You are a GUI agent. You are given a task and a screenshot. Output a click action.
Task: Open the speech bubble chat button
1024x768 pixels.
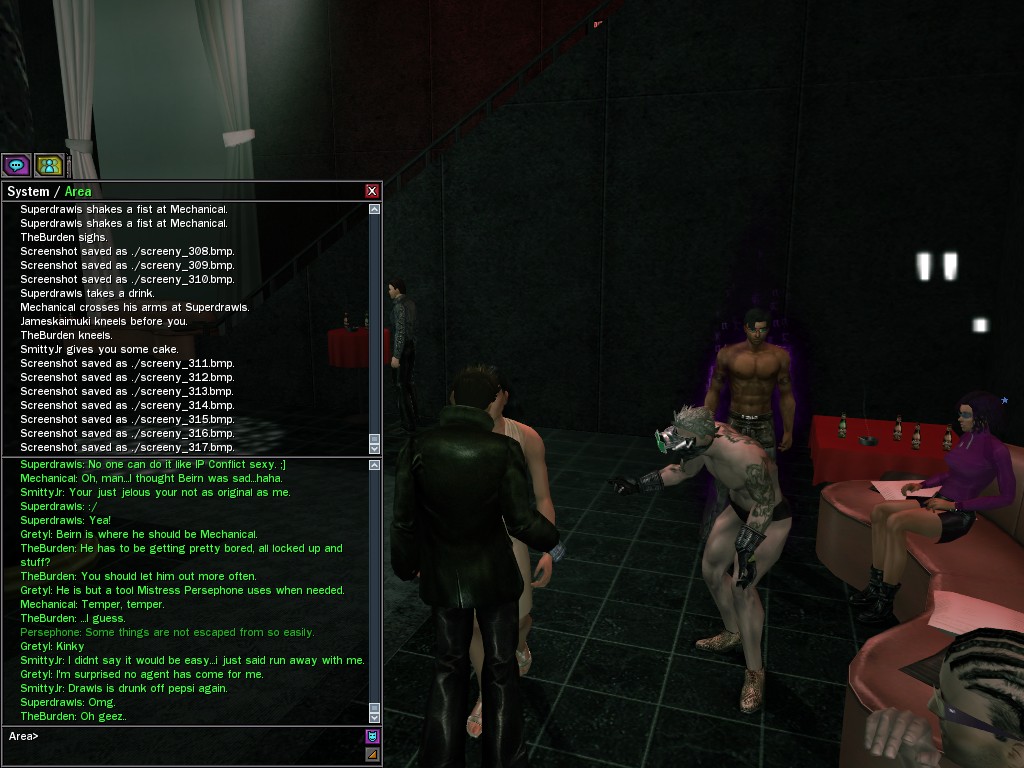pos(16,166)
